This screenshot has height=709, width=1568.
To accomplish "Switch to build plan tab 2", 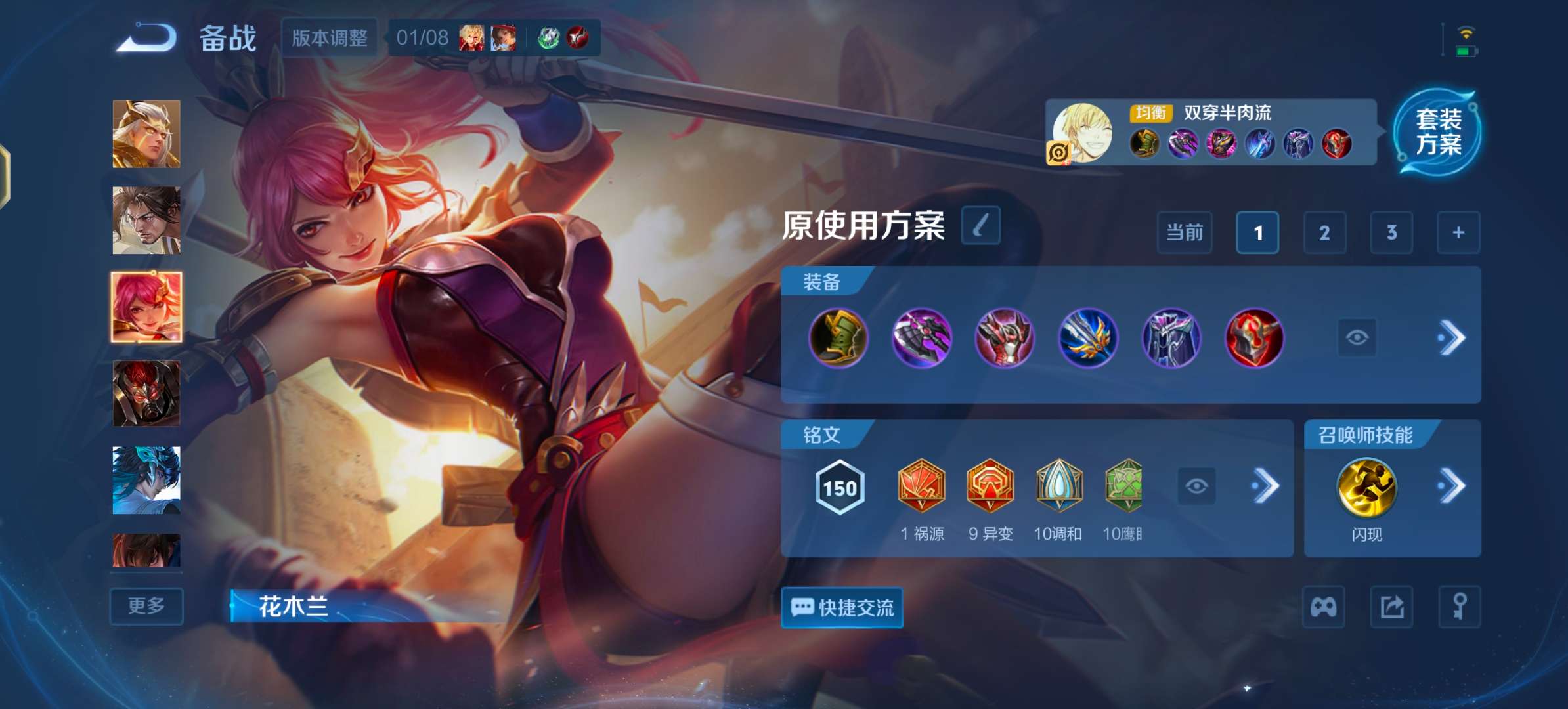I will pyautogui.click(x=1324, y=232).
